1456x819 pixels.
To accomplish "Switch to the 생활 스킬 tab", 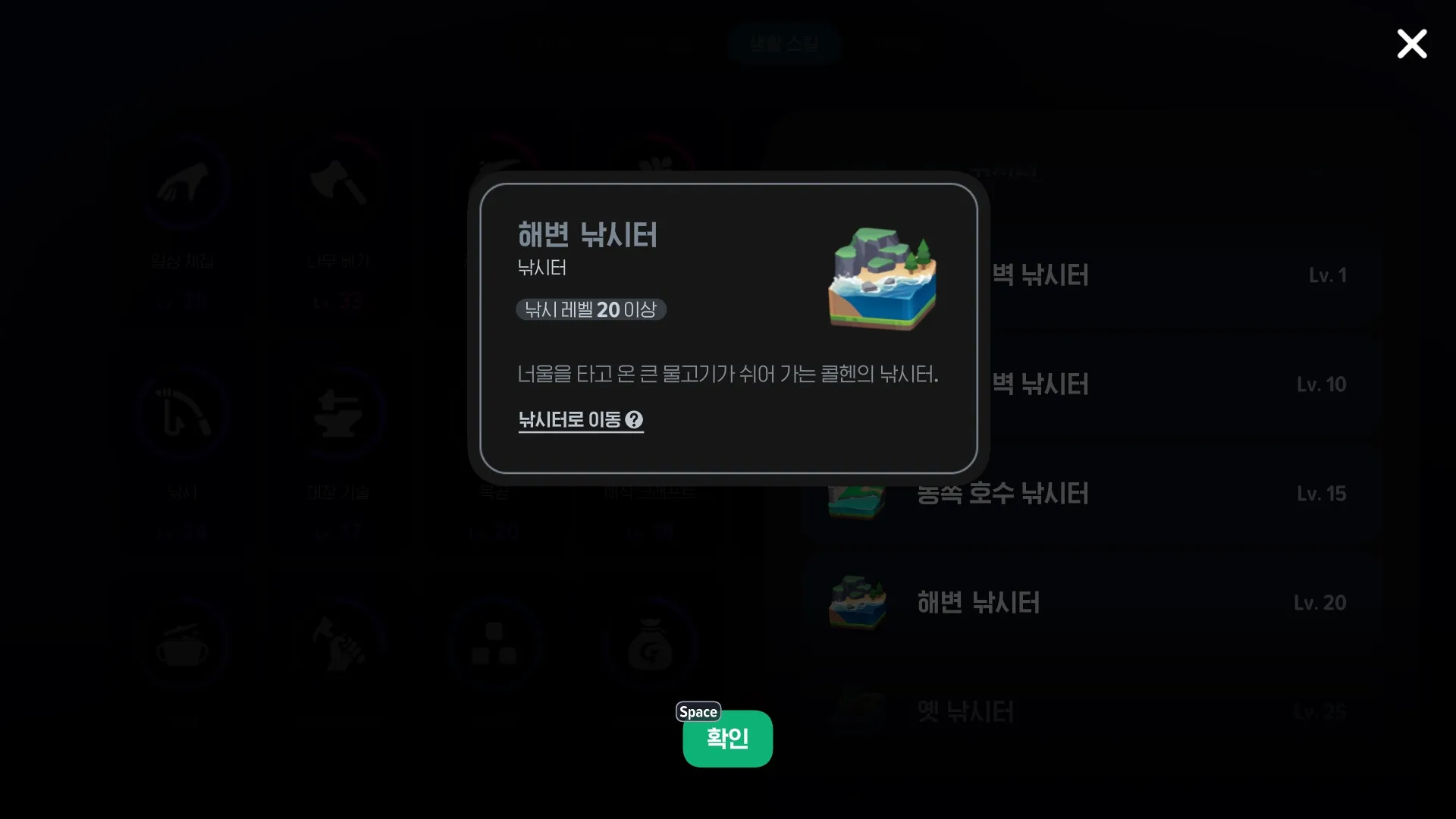I will tap(784, 43).
